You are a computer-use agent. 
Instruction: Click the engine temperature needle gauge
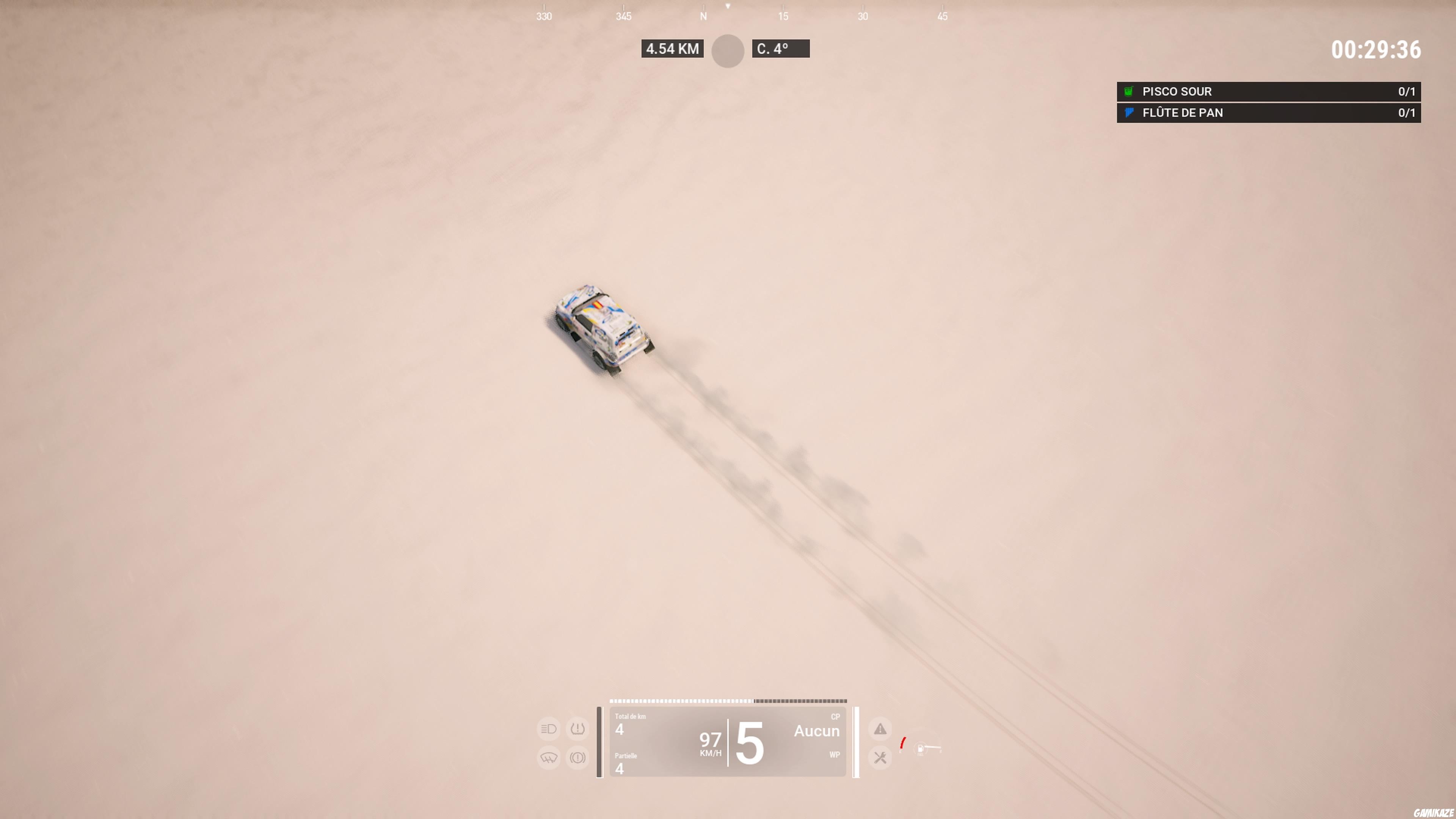click(x=902, y=743)
